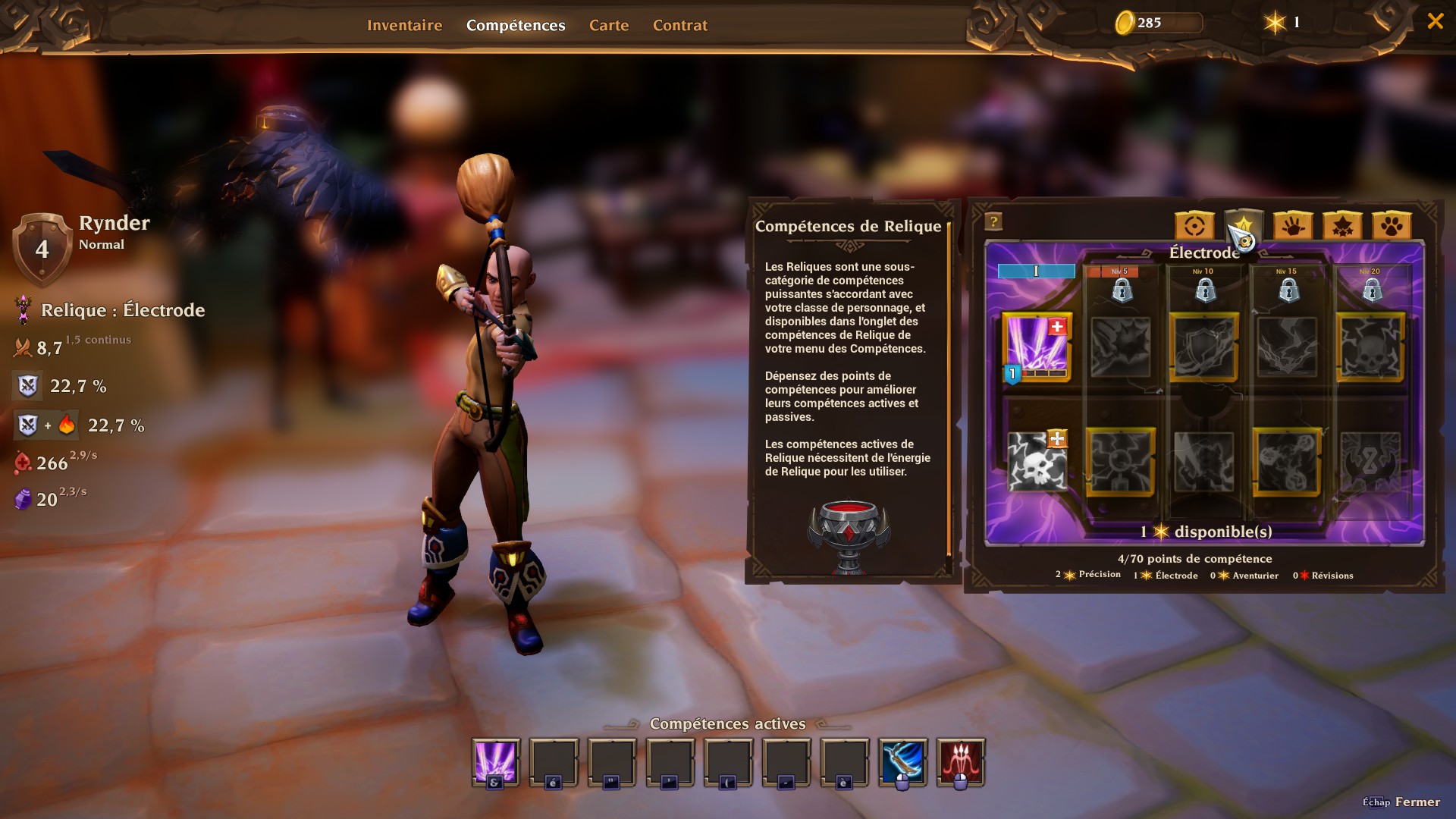Switch to the paw print pet tab
This screenshot has height=819, width=1456.
pos(1392,226)
